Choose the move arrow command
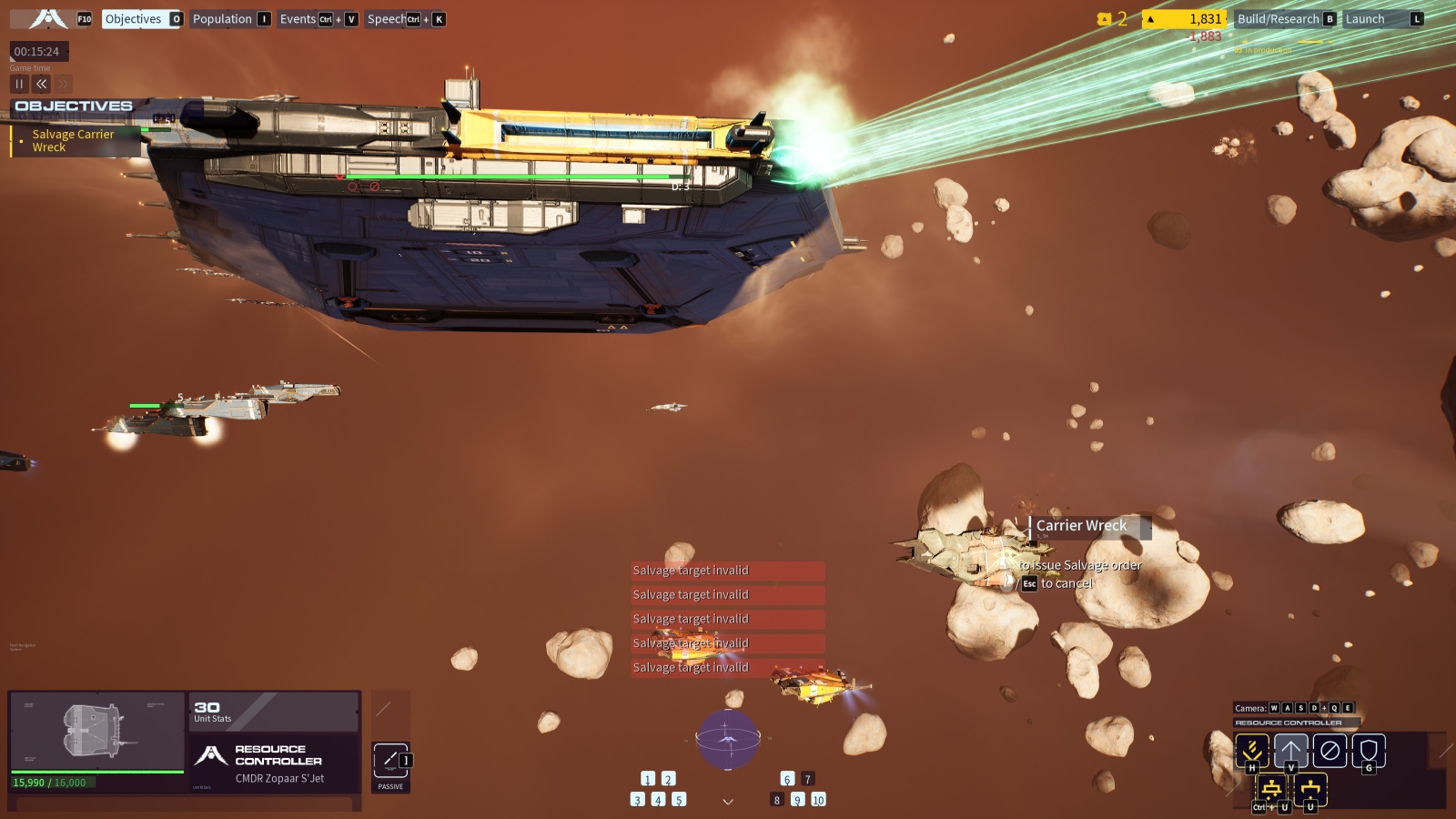Screen dimensions: 1456x819 coord(1290,751)
